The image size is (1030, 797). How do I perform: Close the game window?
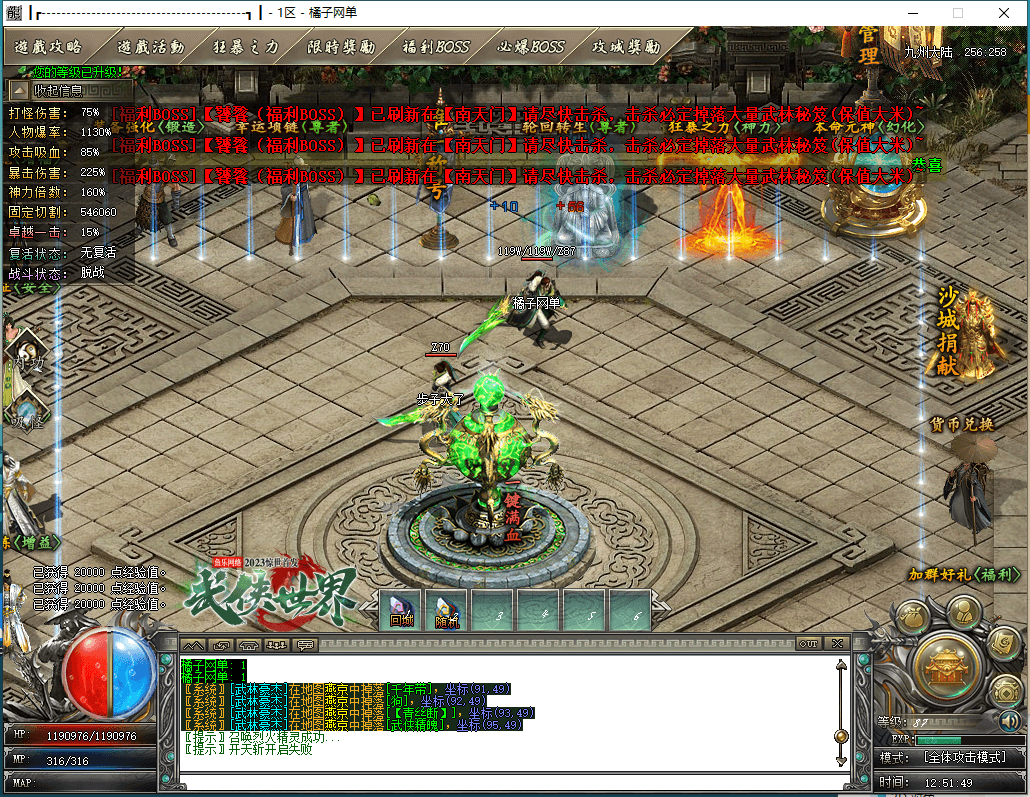point(1003,13)
